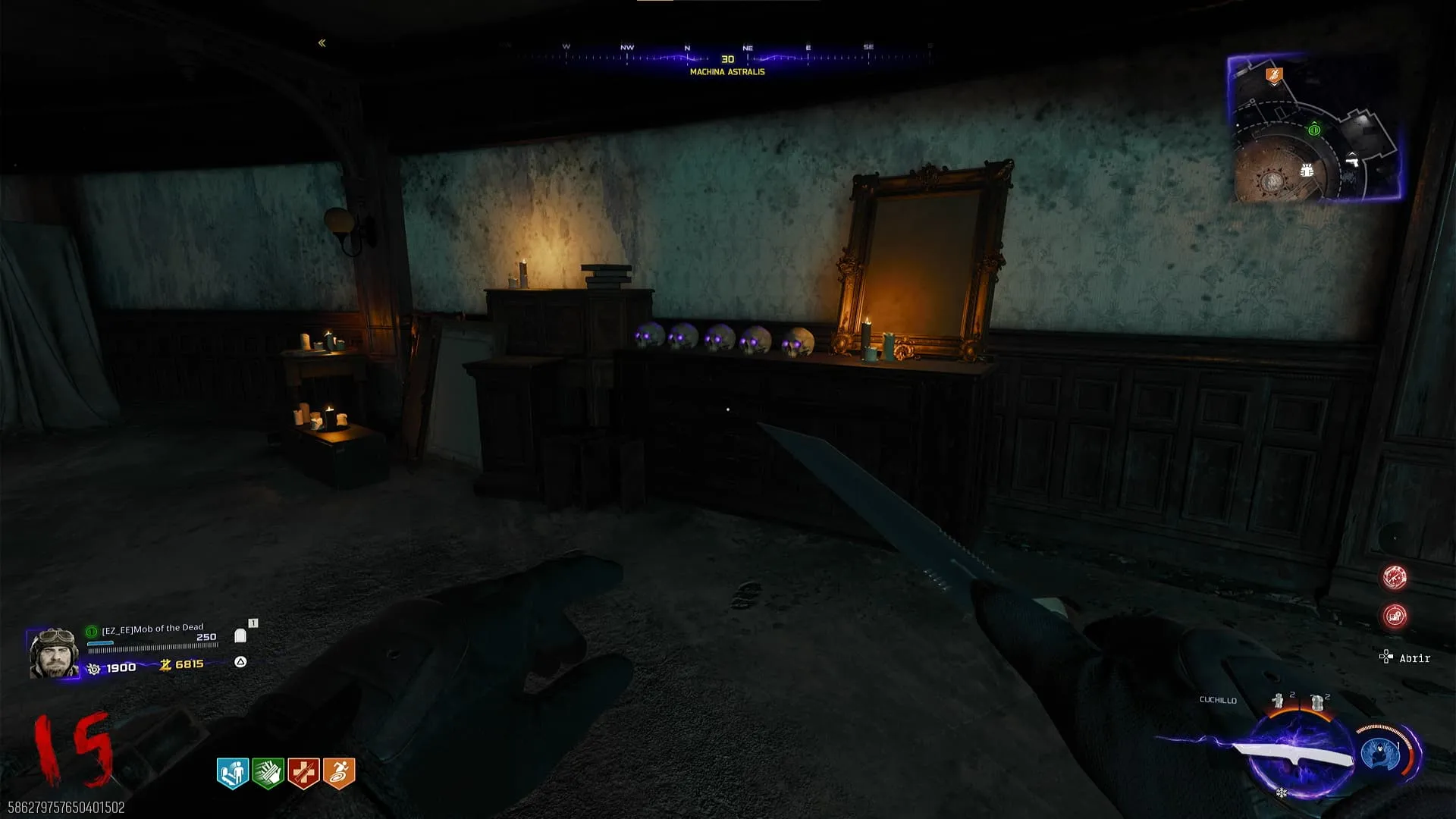Choose the red Juggernog perk icon
The height and width of the screenshot is (819, 1456).
click(x=303, y=773)
